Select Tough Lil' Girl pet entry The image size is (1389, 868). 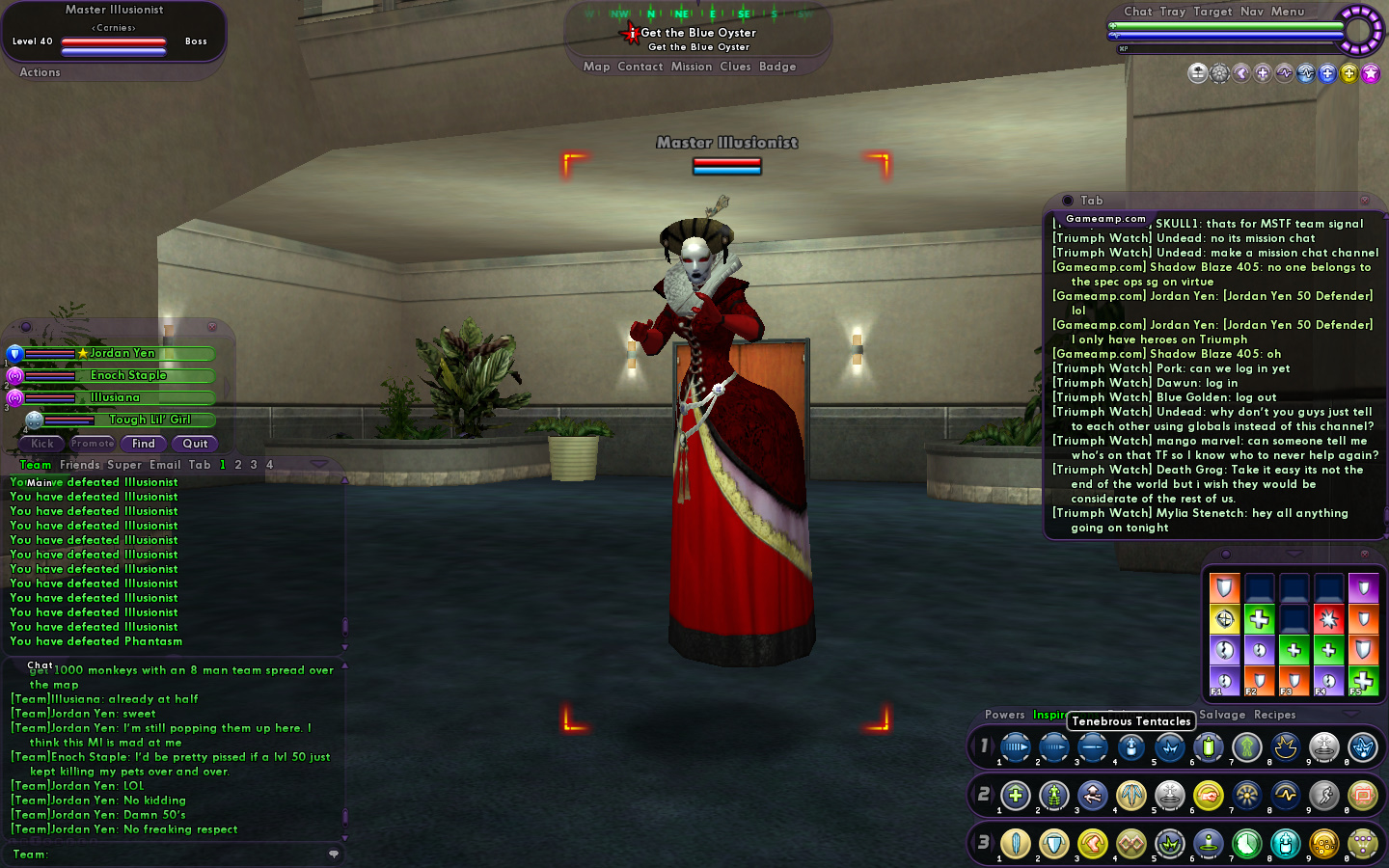tap(150, 420)
